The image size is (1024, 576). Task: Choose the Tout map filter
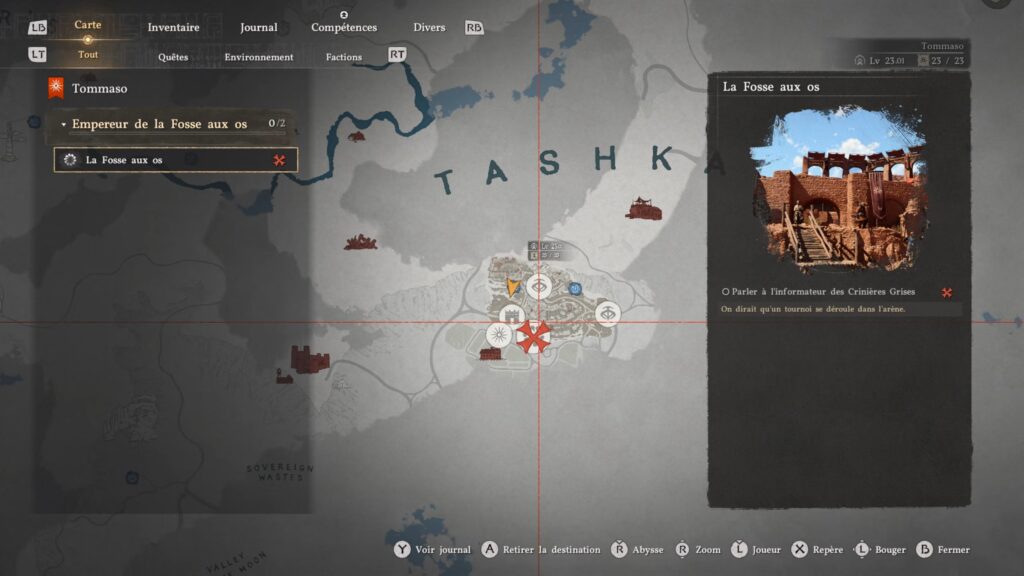tap(88, 56)
